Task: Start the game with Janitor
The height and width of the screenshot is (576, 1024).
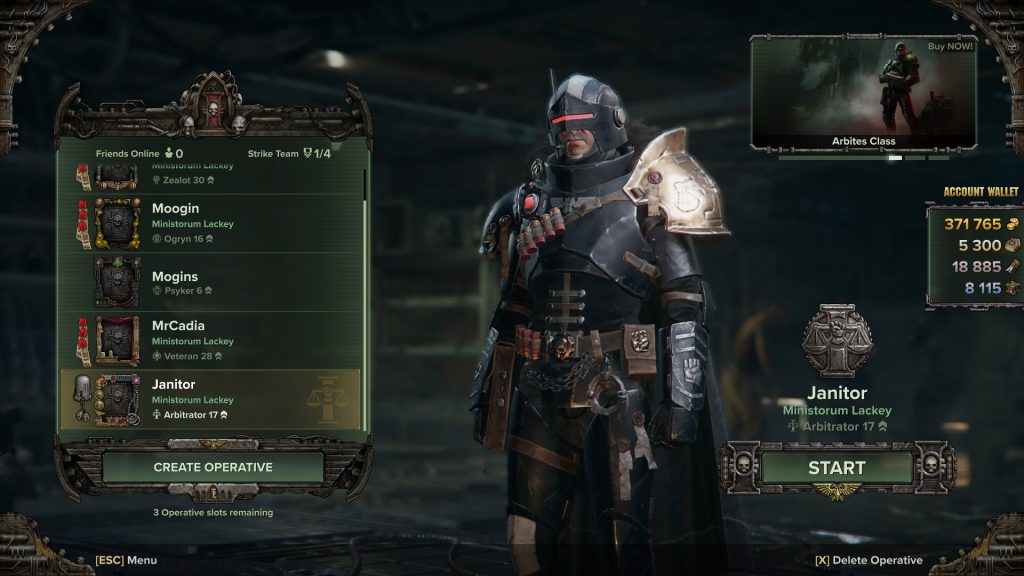Action: pyautogui.click(x=836, y=467)
